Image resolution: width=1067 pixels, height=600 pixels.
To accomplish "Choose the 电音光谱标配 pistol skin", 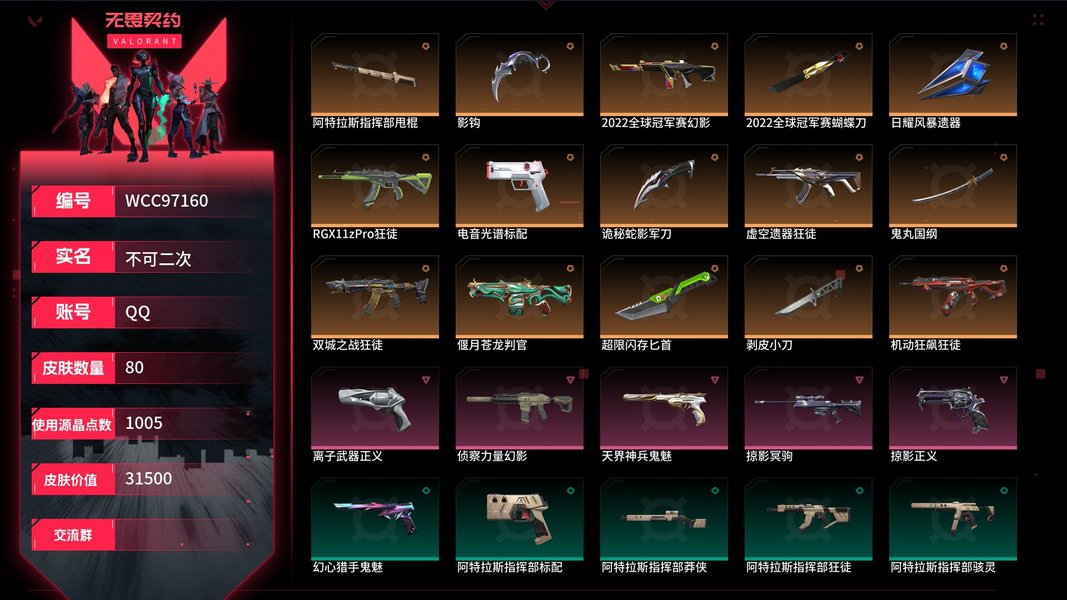I will (x=519, y=186).
